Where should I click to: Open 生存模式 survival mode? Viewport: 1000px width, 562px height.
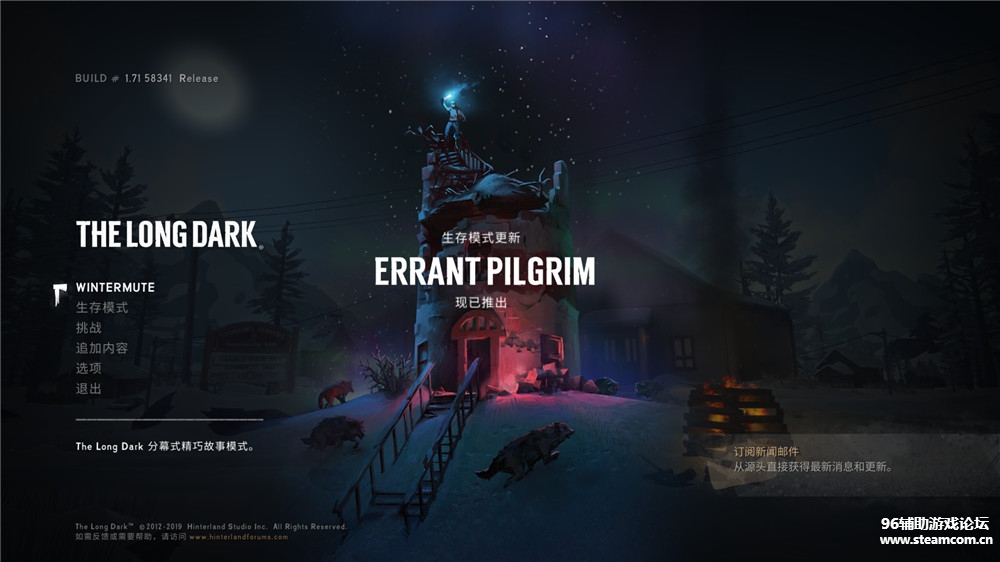pyautogui.click(x=102, y=308)
